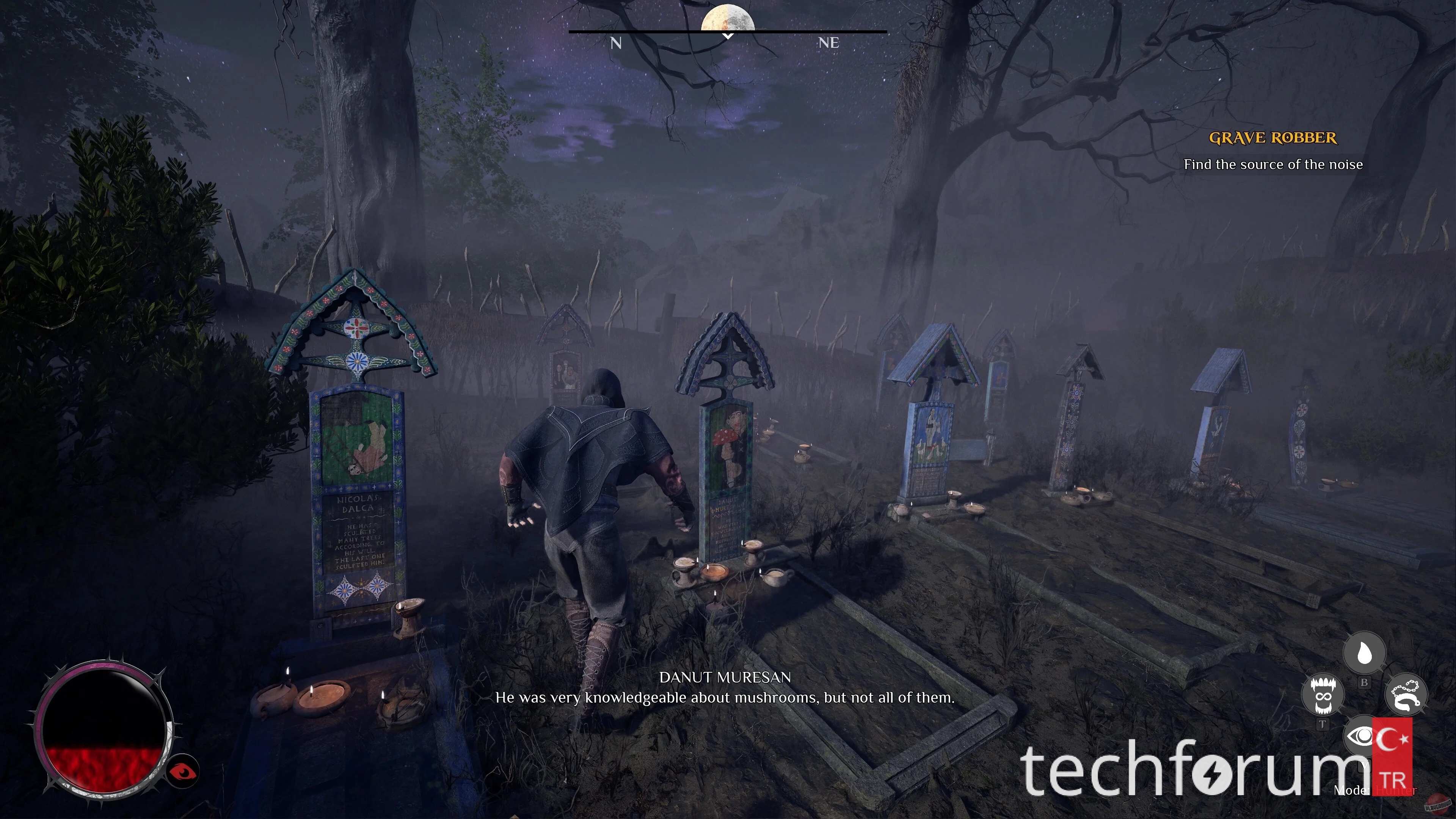The image size is (1456, 819).
Task: Activate the blood drop ability
Action: click(1364, 653)
